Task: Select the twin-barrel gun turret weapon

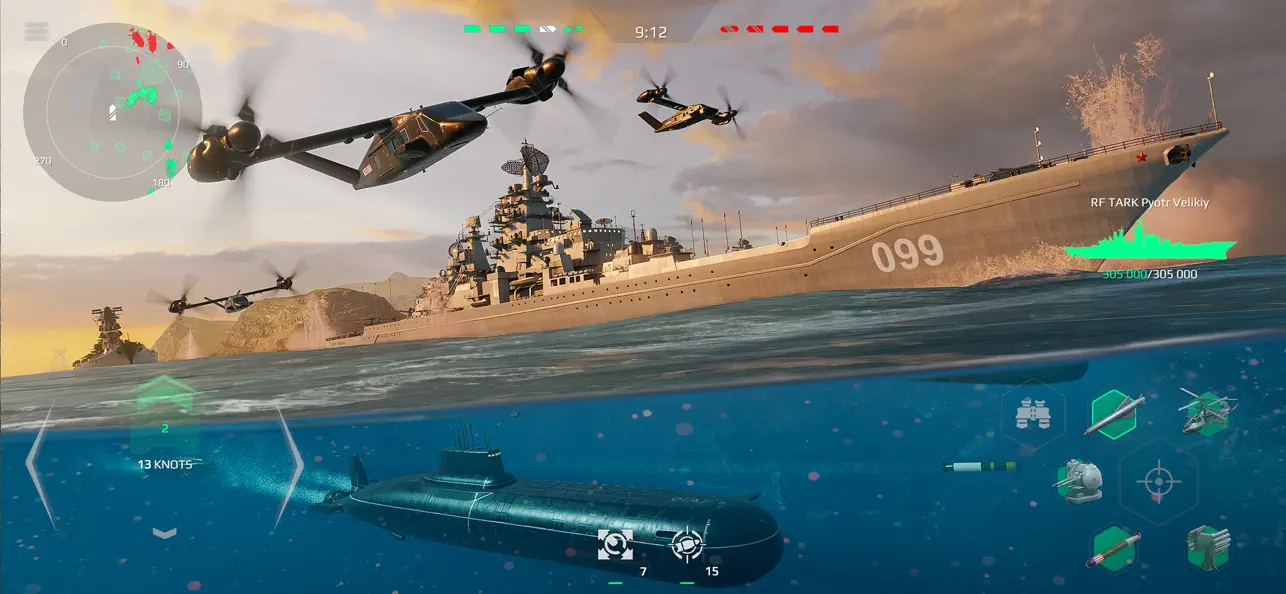Action: coord(1078,480)
